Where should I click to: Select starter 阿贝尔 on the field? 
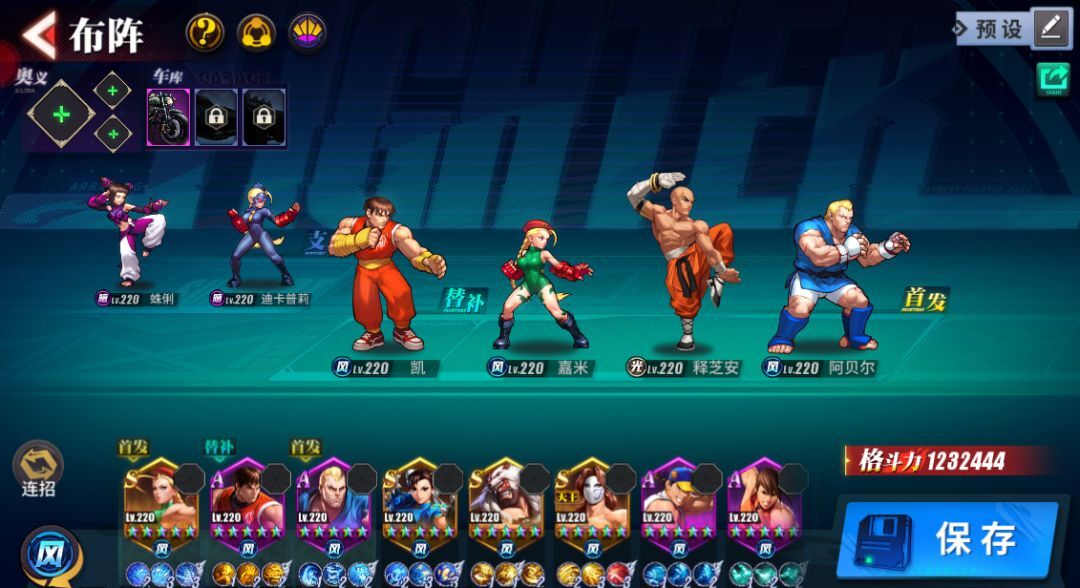pos(840,275)
